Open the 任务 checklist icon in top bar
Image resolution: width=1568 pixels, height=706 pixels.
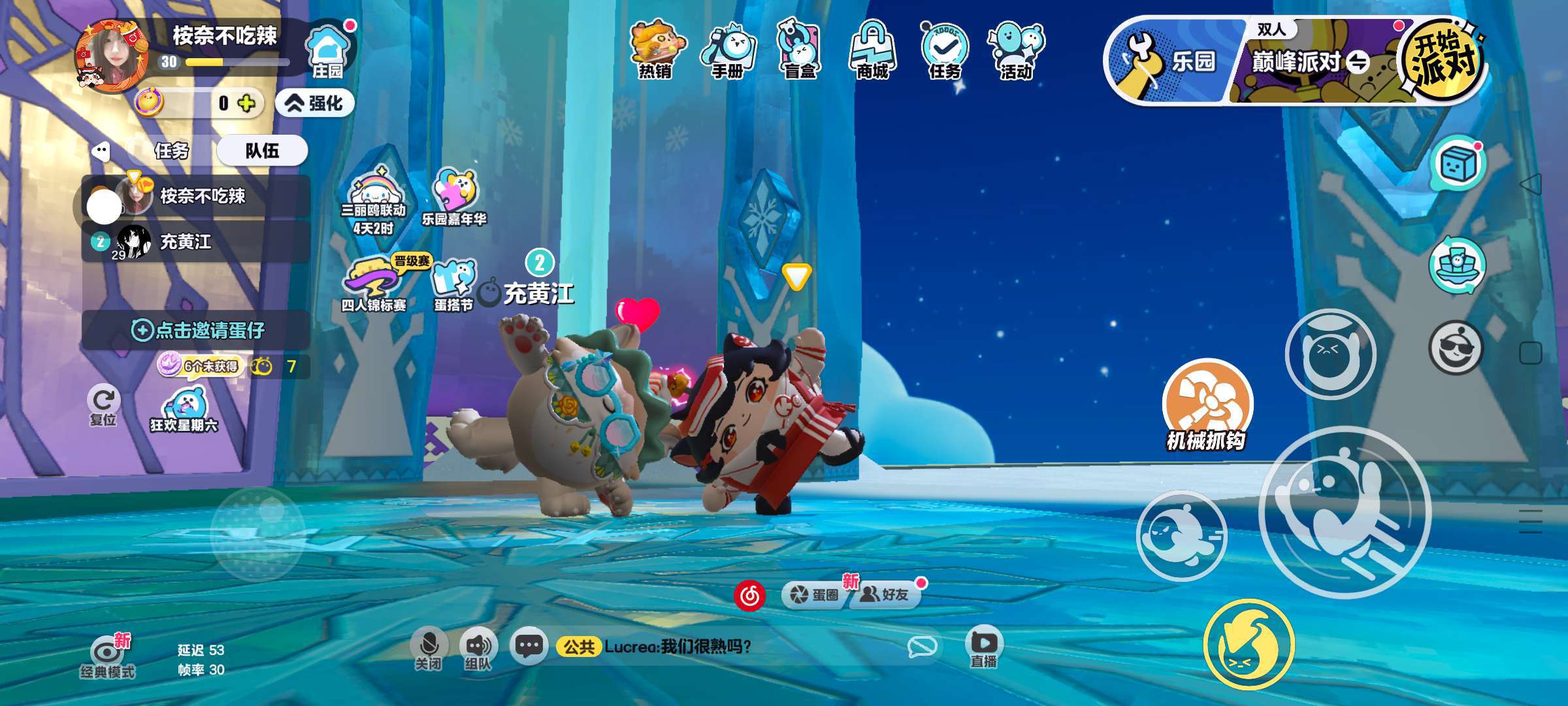click(x=944, y=49)
